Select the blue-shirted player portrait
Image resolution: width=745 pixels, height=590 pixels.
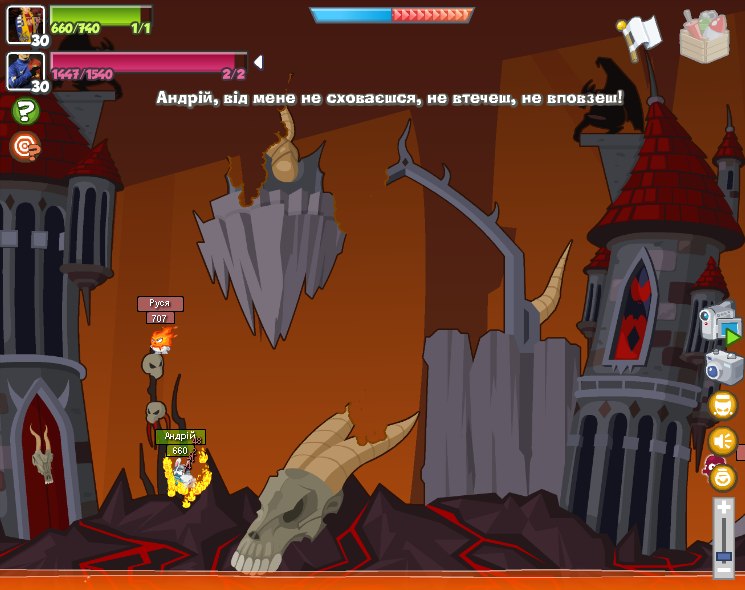(x=25, y=71)
